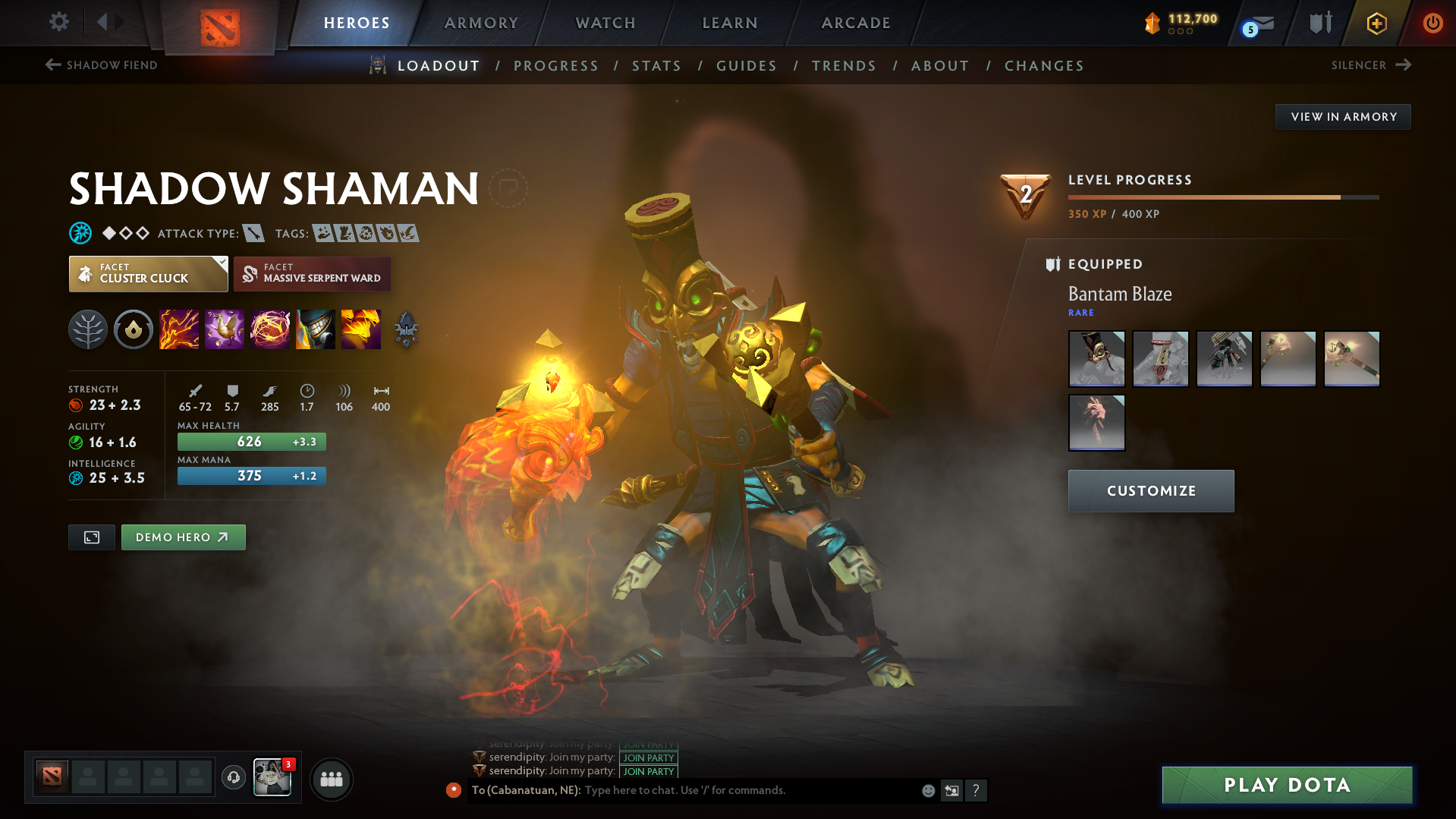Open Dota Plus with the gold hexagon icon
The image size is (1456, 819).
(x=1376, y=23)
